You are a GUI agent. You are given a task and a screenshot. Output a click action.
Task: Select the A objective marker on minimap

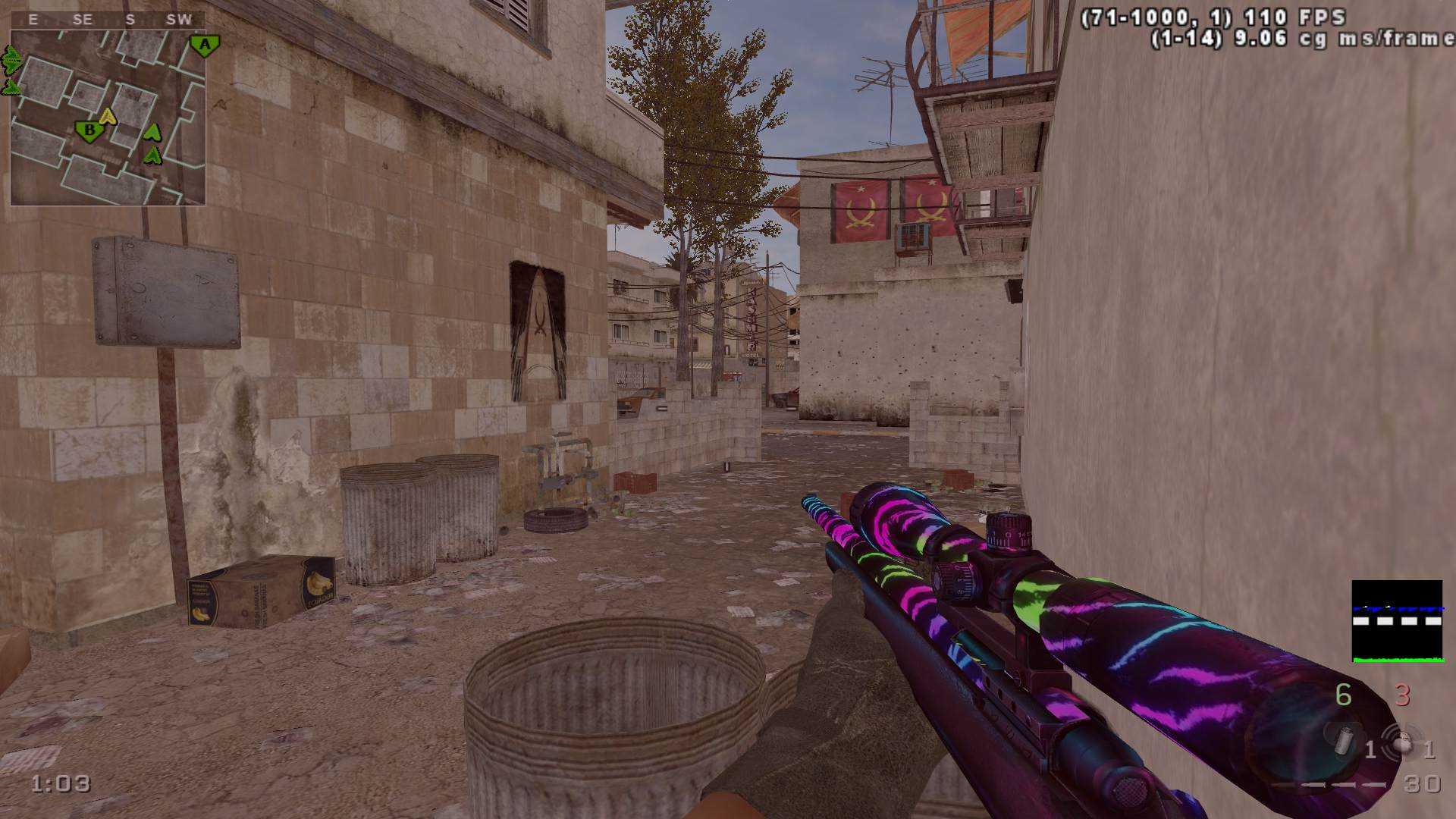(x=203, y=44)
